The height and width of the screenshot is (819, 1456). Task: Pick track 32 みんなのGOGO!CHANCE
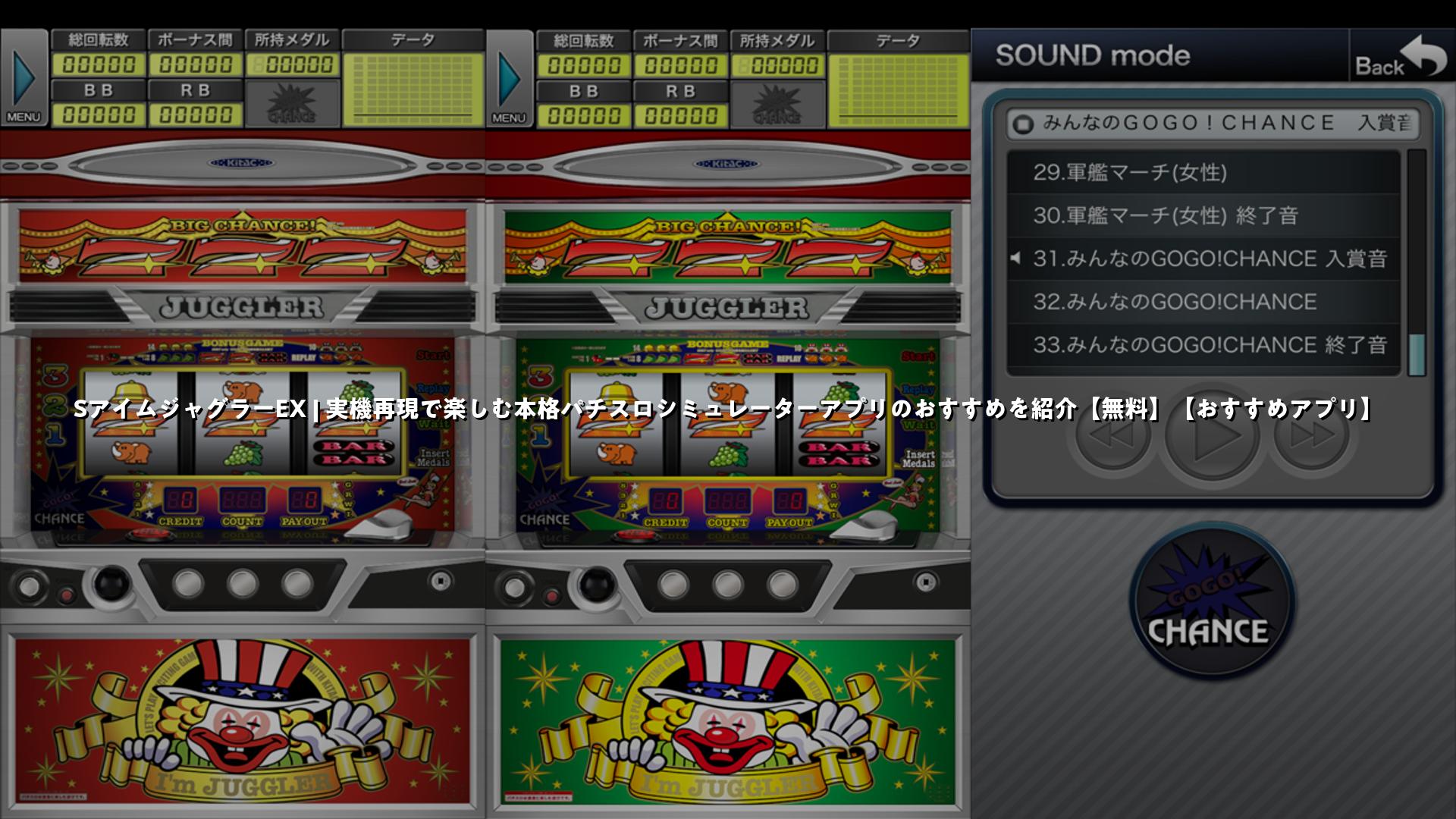coord(1203,303)
